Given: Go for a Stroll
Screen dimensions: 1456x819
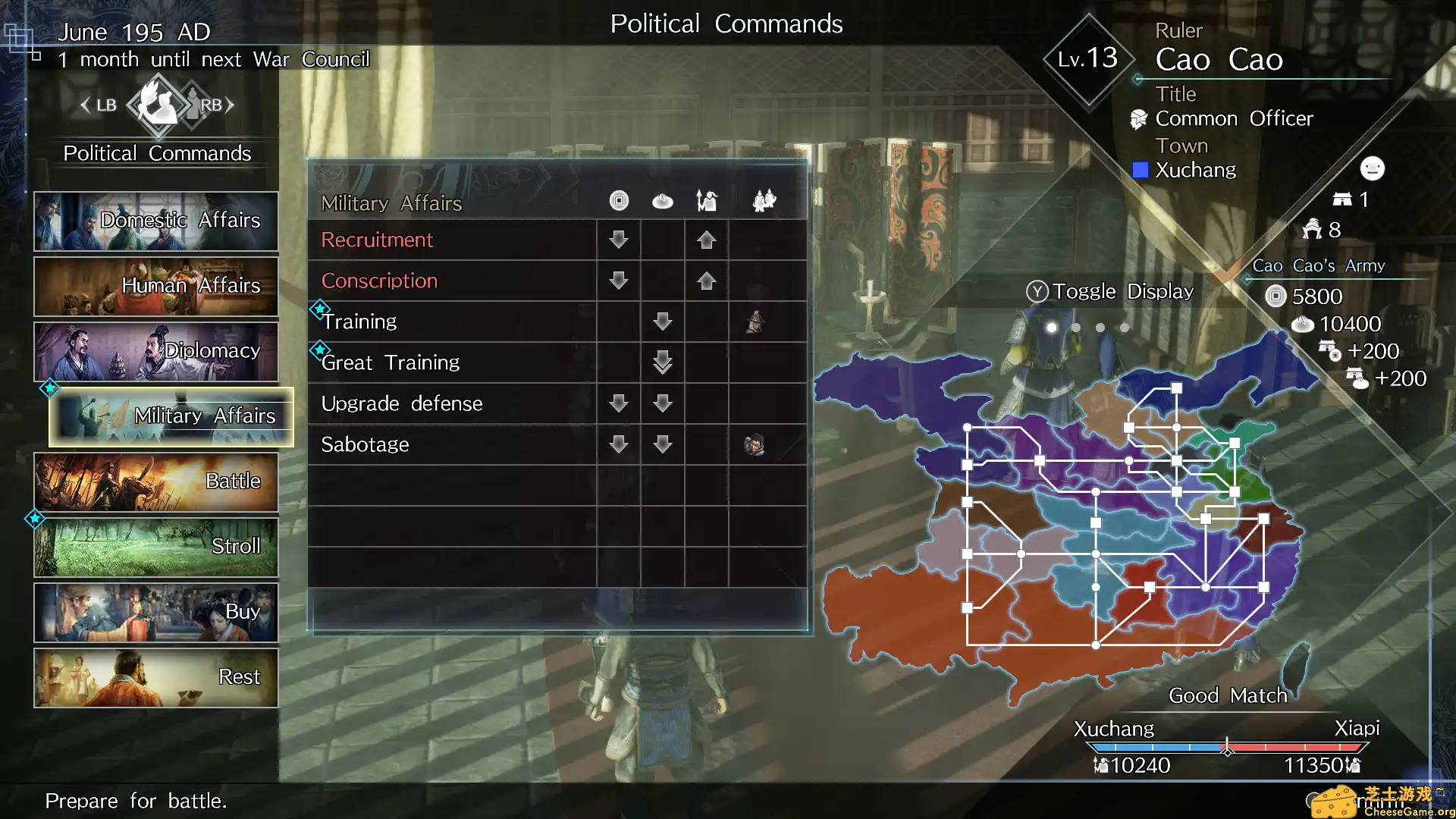Looking at the screenshot, I should [155, 547].
